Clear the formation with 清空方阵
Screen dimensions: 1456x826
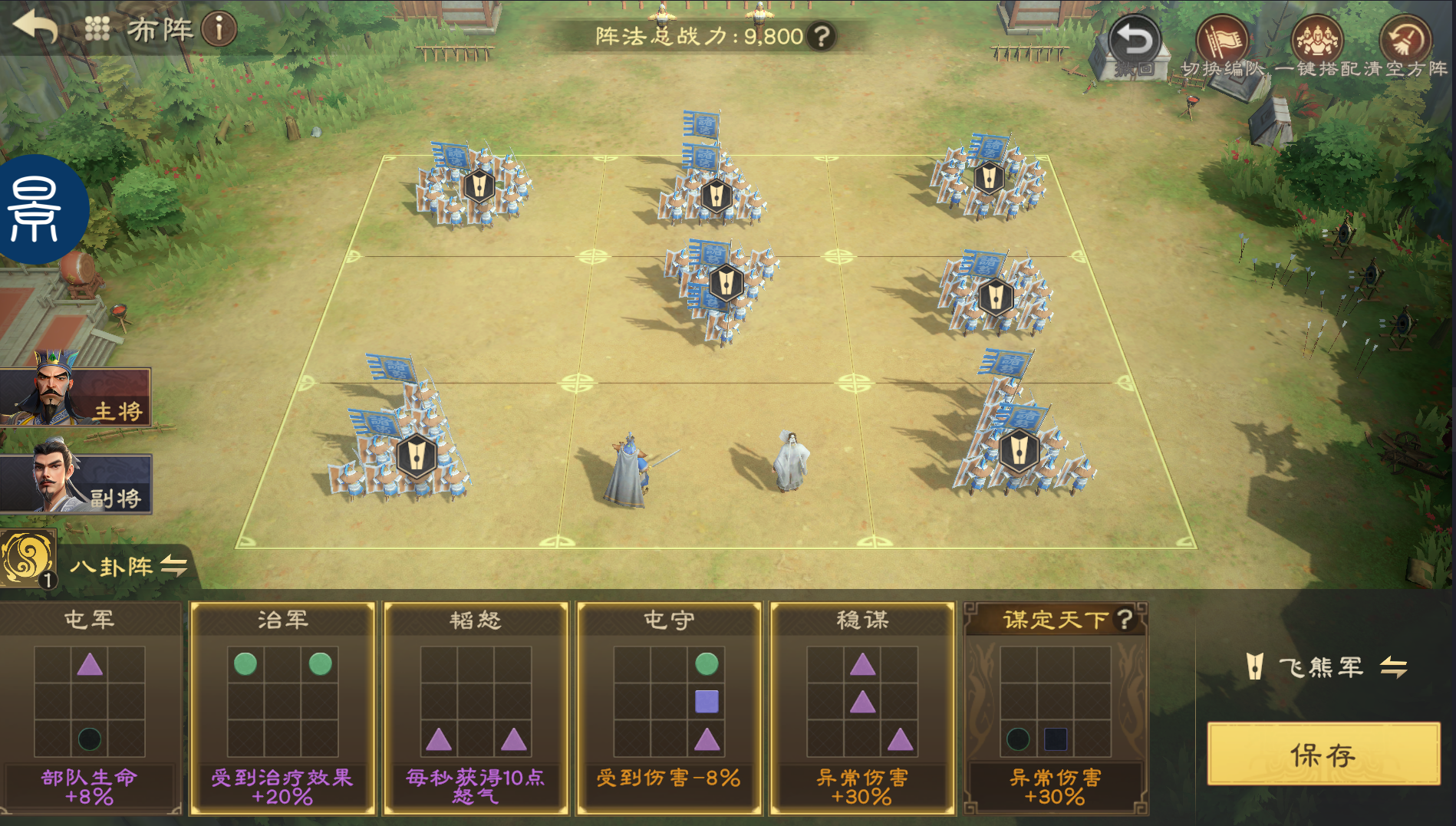click(1405, 44)
